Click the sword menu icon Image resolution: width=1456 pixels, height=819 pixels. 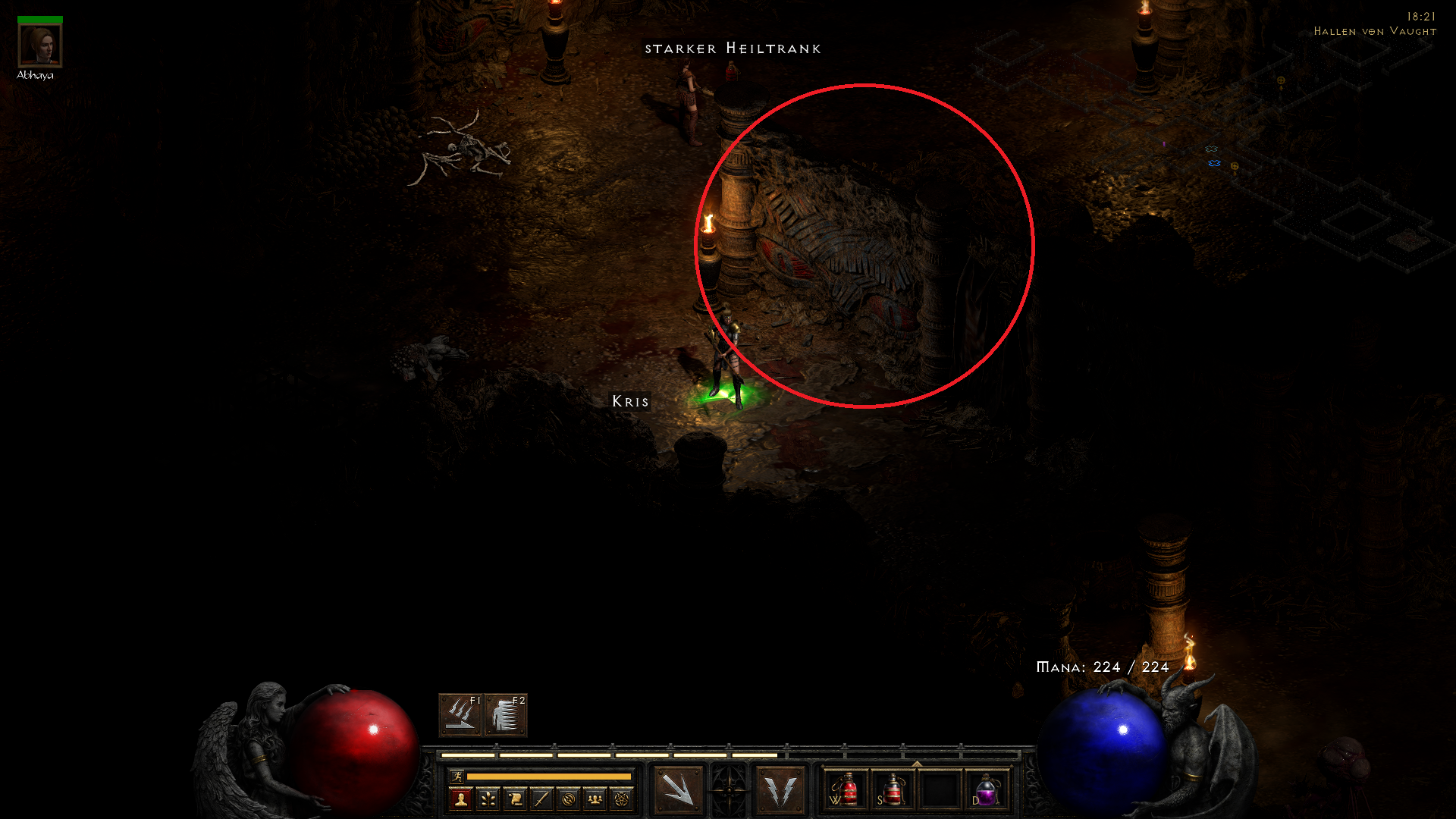541,798
